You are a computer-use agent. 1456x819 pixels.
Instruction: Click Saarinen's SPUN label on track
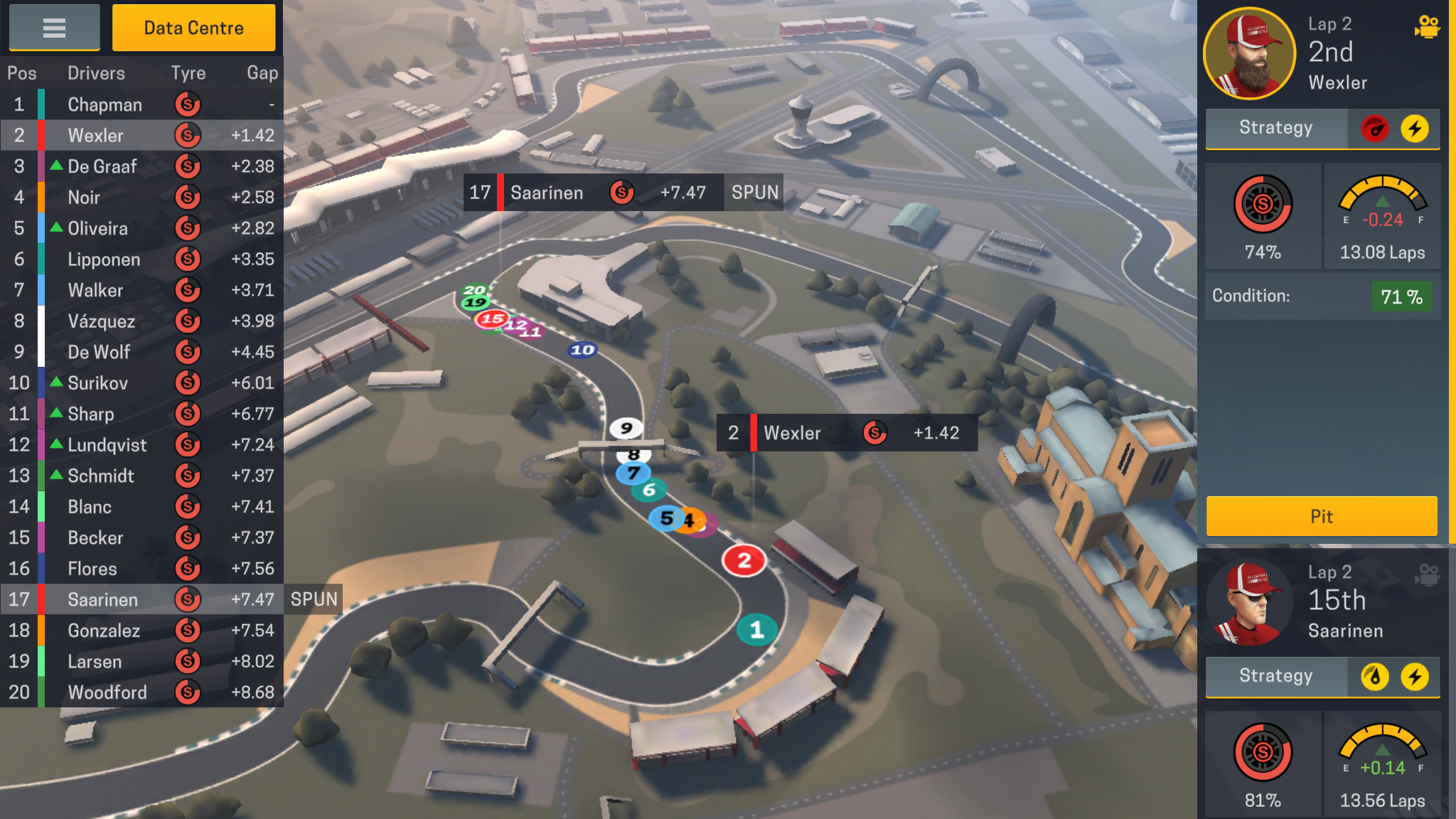point(754,193)
